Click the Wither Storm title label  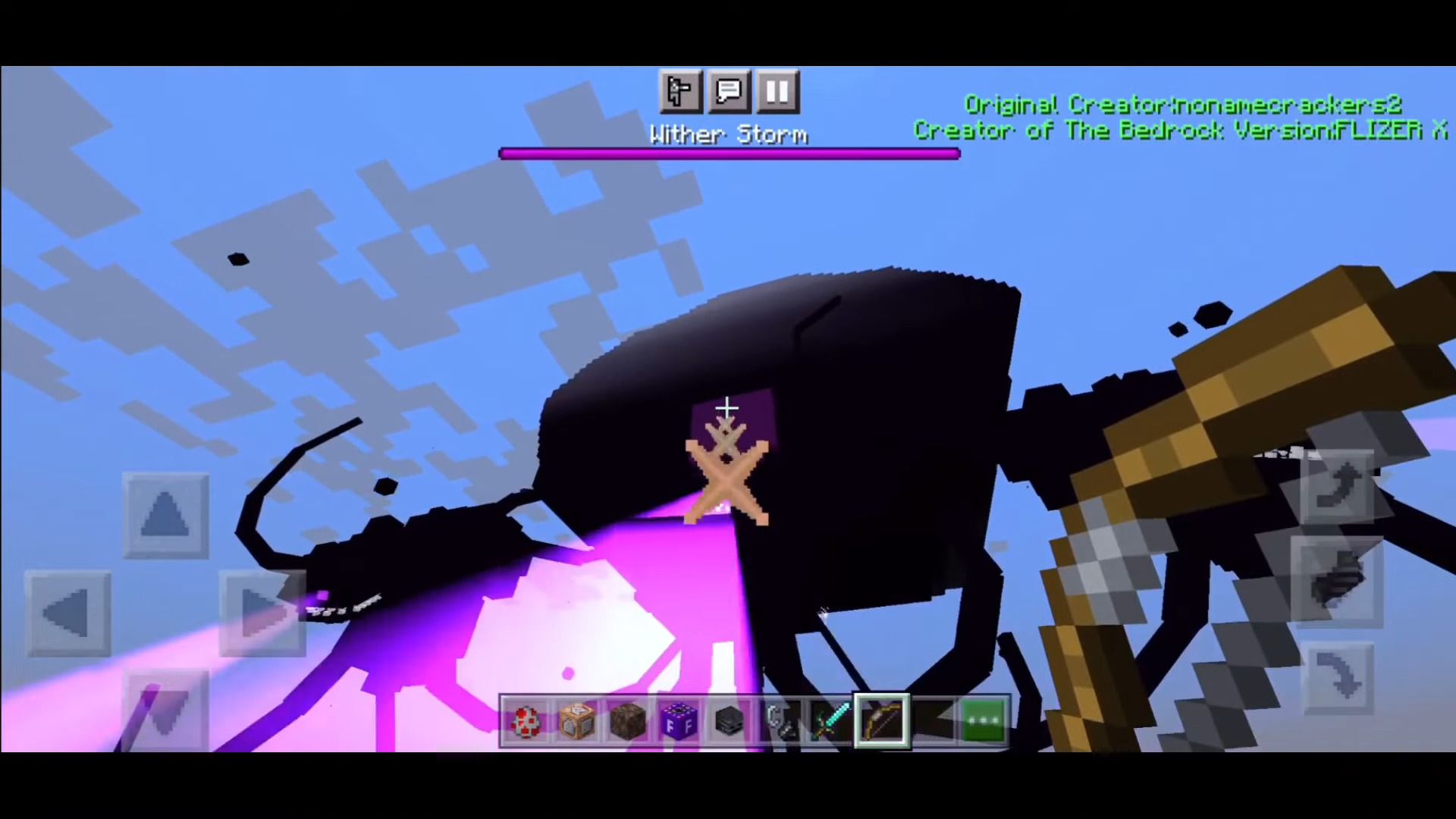[728, 134]
